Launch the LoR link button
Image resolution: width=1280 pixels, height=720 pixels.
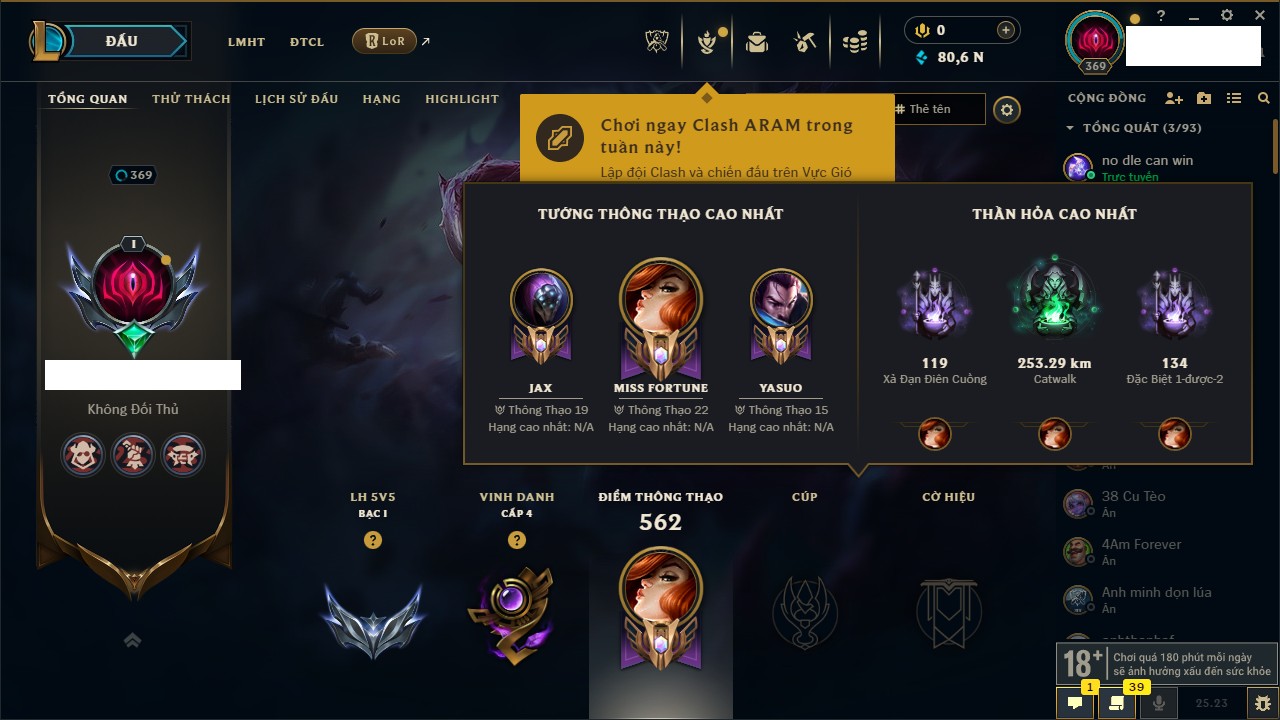[385, 41]
